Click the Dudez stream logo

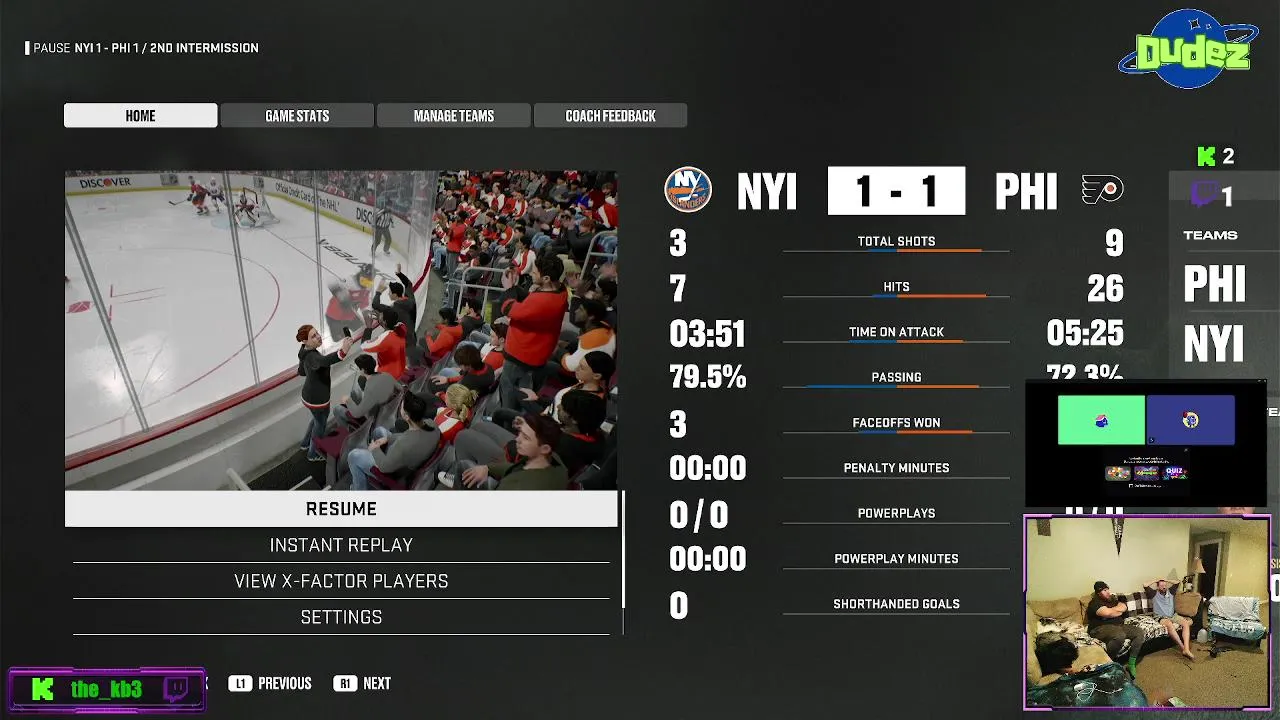[x=1188, y=50]
